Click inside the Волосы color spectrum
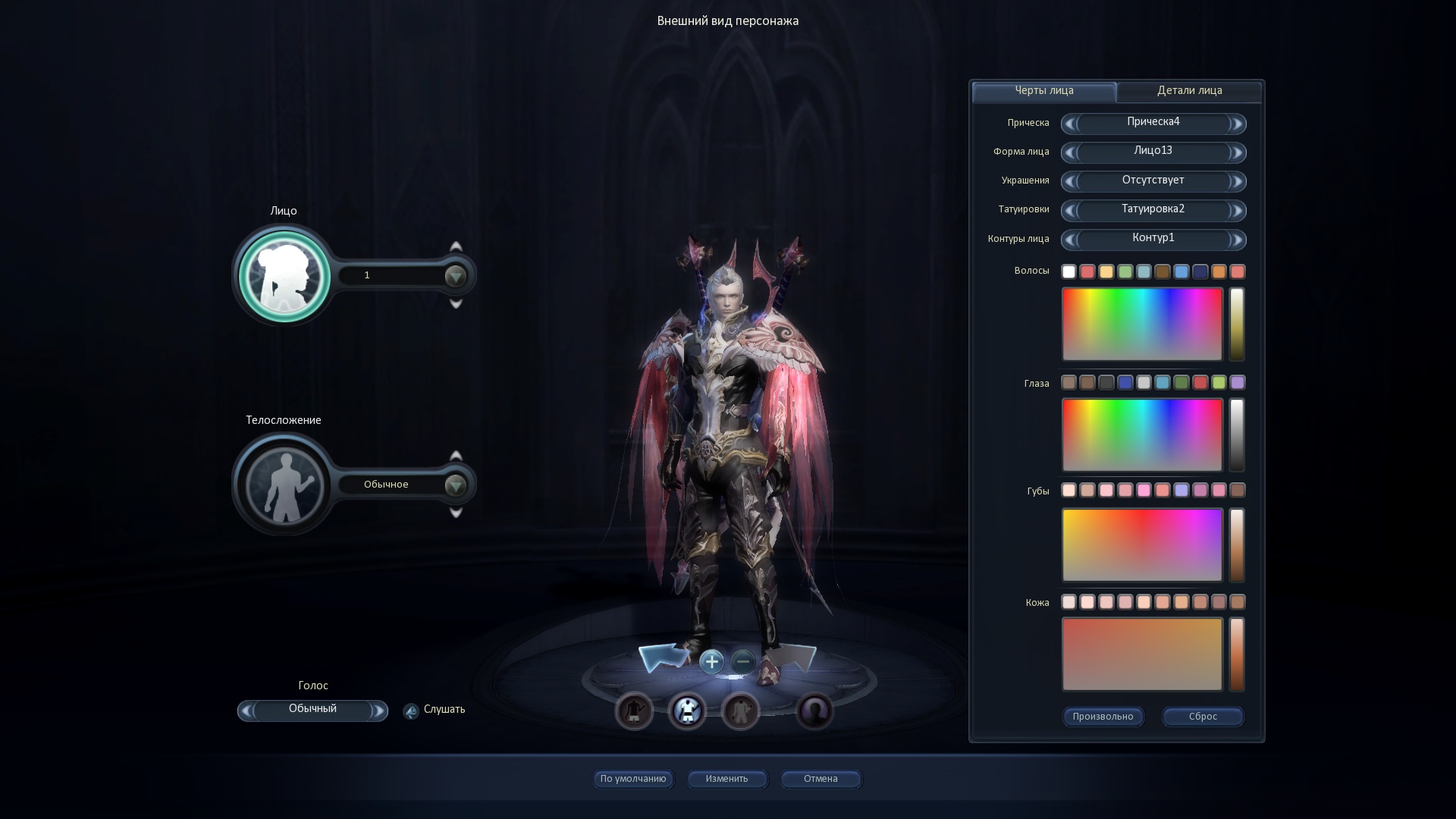Image resolution: width=1456 pixels, height=819 pixels. (1142, 324)
